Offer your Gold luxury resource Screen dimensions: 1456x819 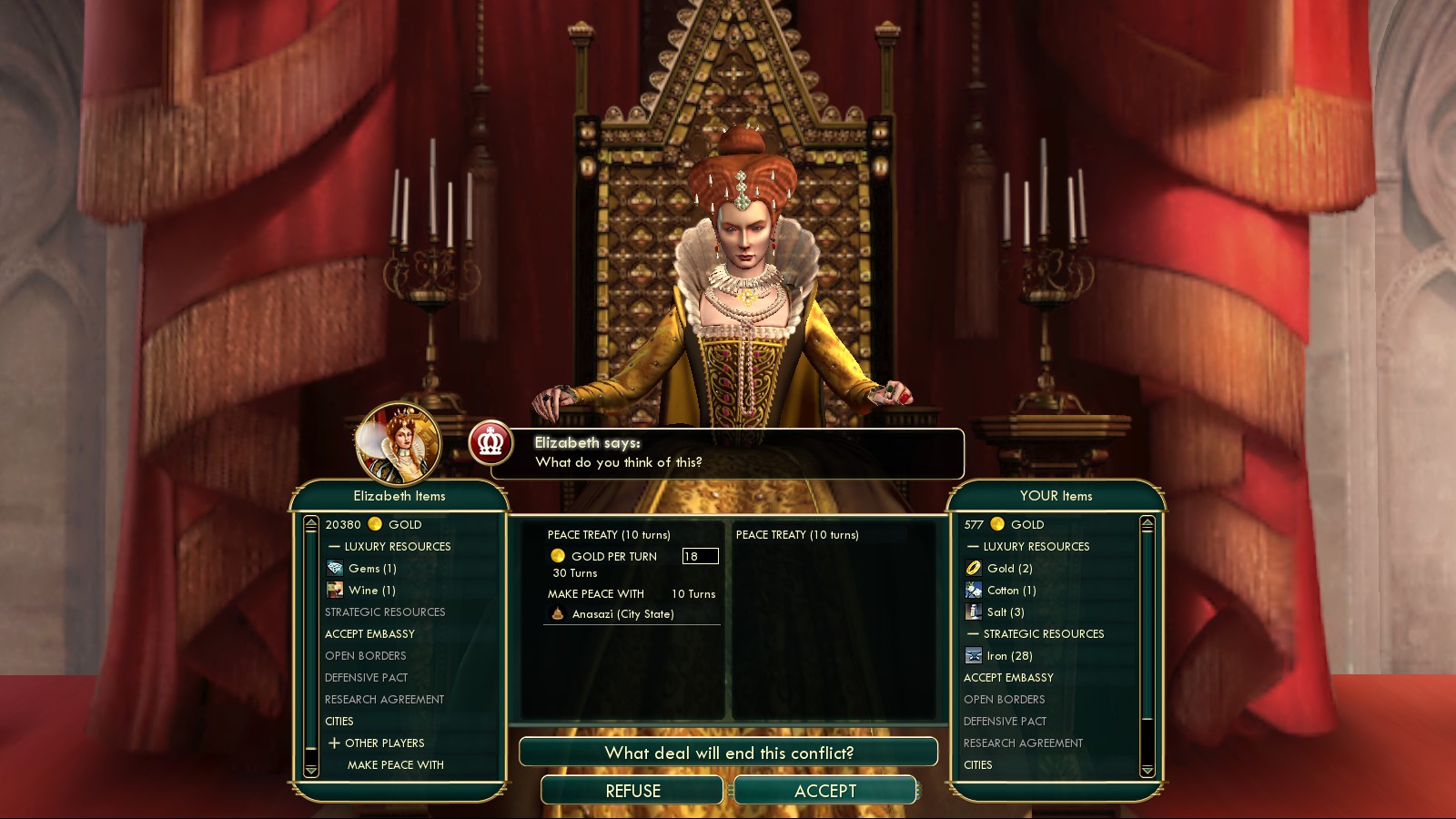[x=1009, y=569]
